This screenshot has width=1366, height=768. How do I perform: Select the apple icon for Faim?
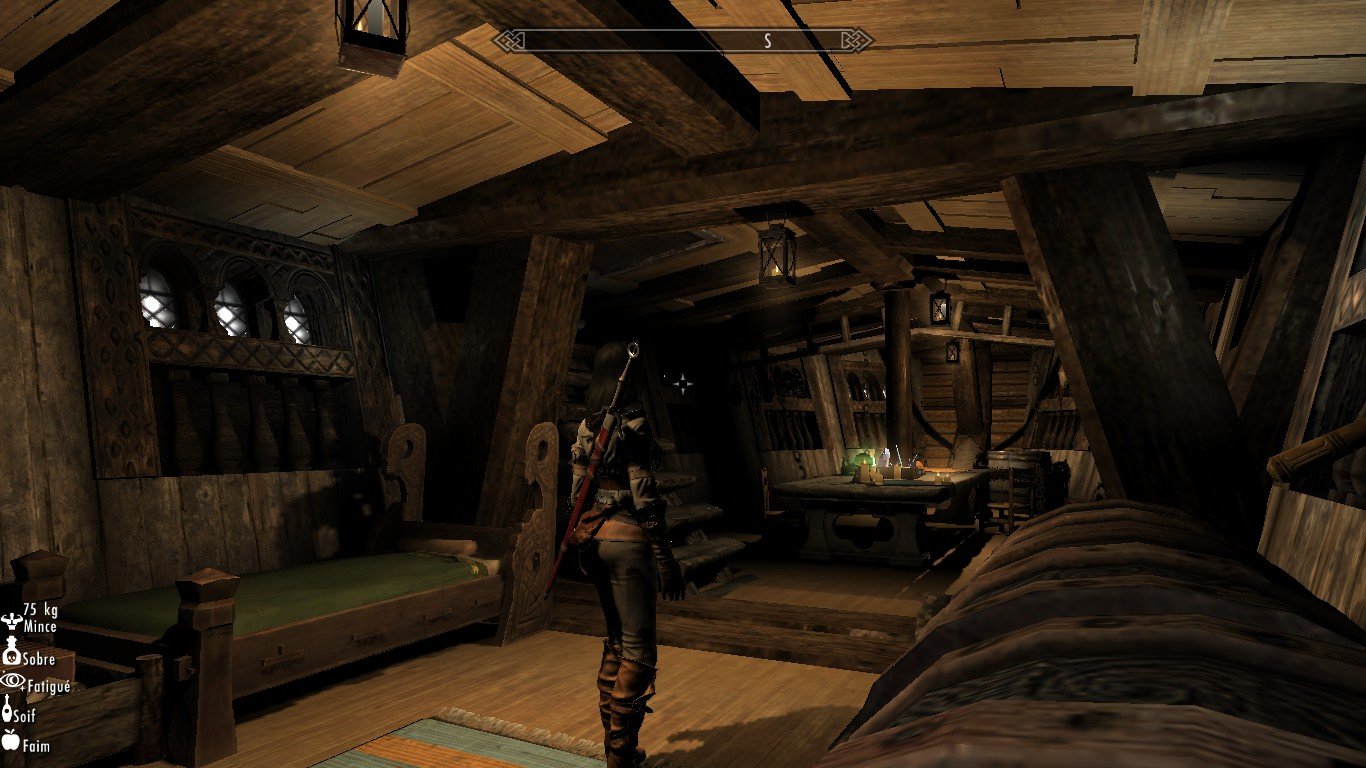[x=12, y=741]
